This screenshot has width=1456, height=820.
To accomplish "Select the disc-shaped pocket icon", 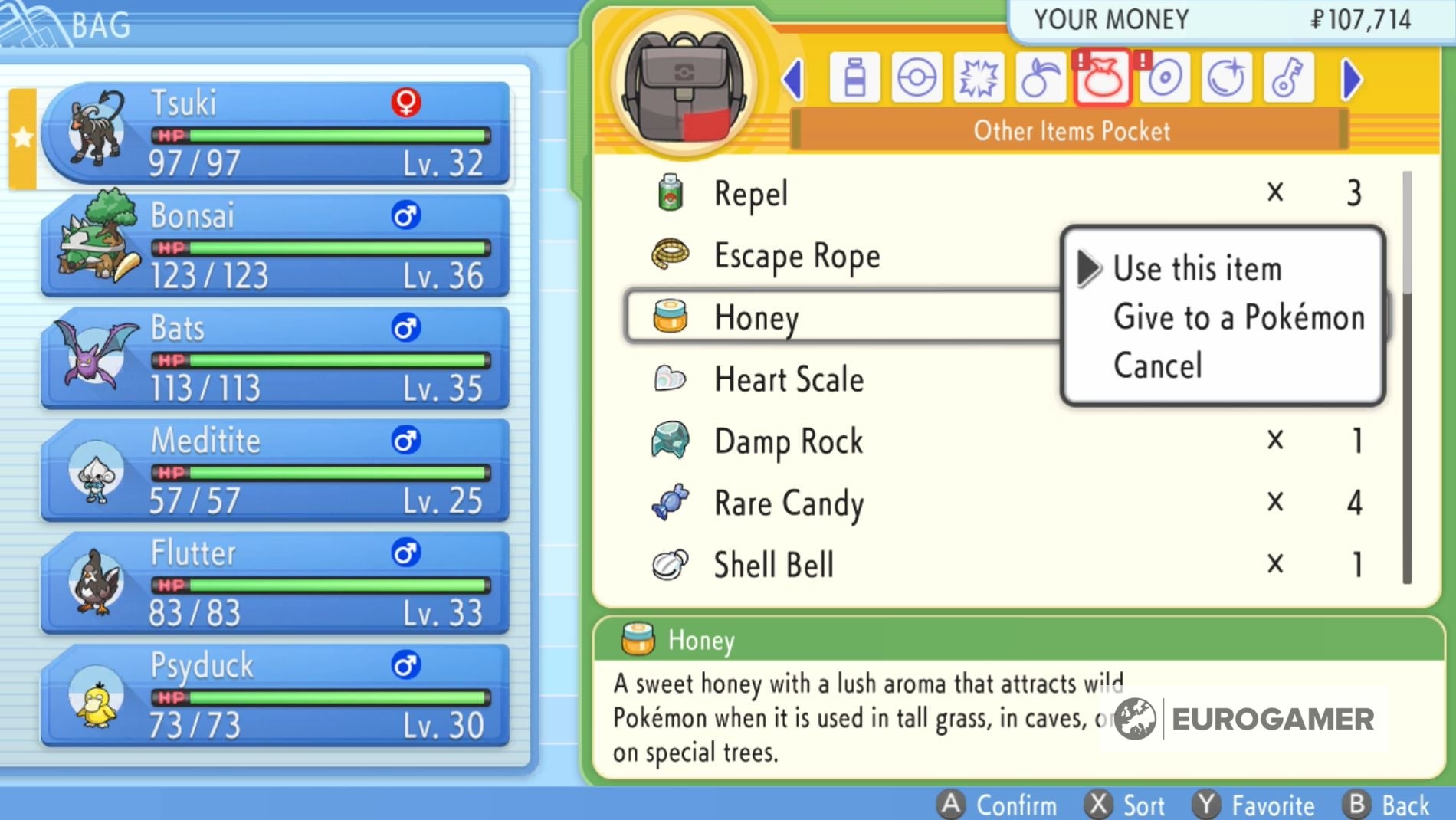I will 1163,77.
